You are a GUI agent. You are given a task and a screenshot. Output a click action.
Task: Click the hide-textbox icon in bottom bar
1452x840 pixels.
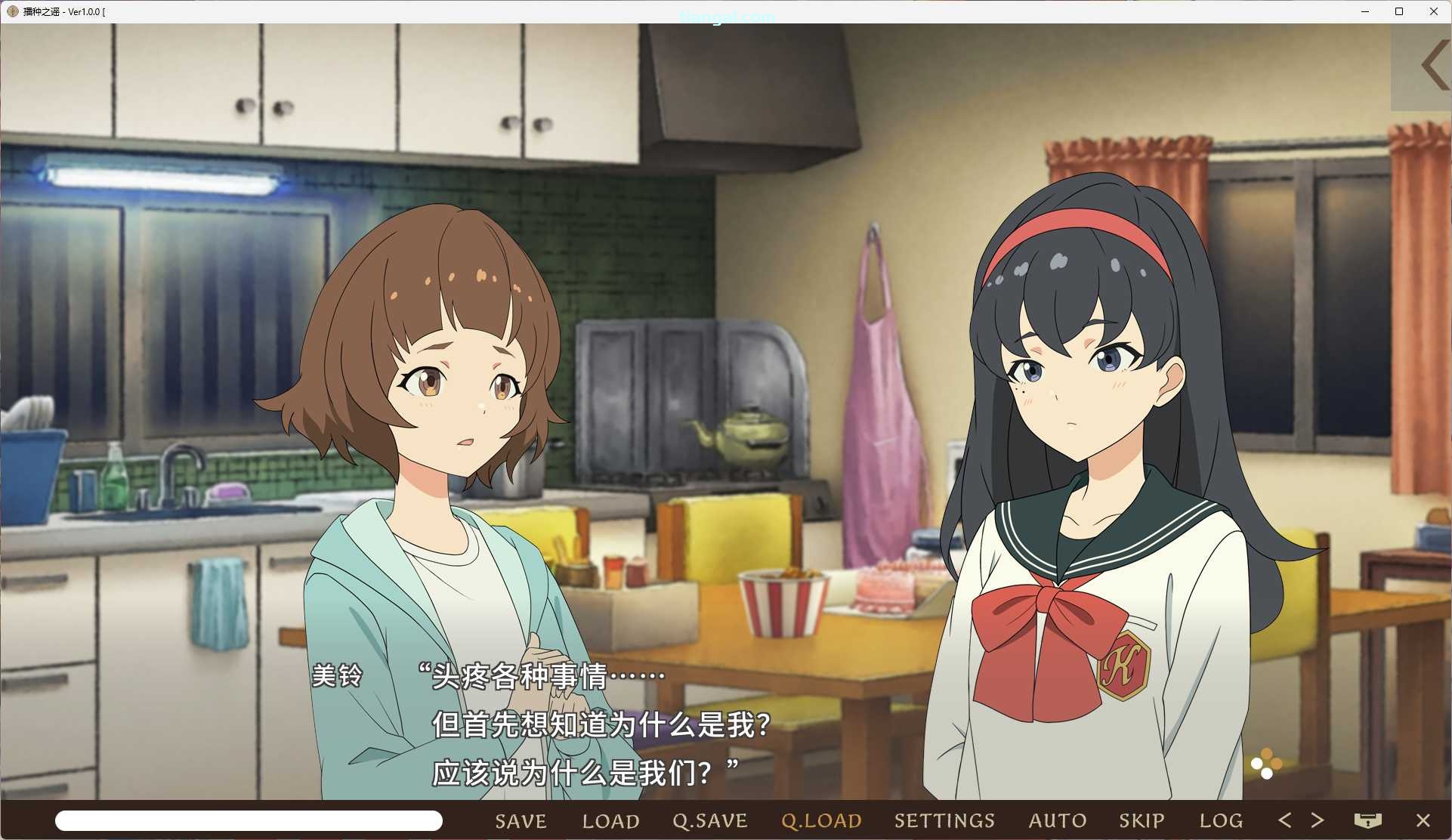(1367, 820)
